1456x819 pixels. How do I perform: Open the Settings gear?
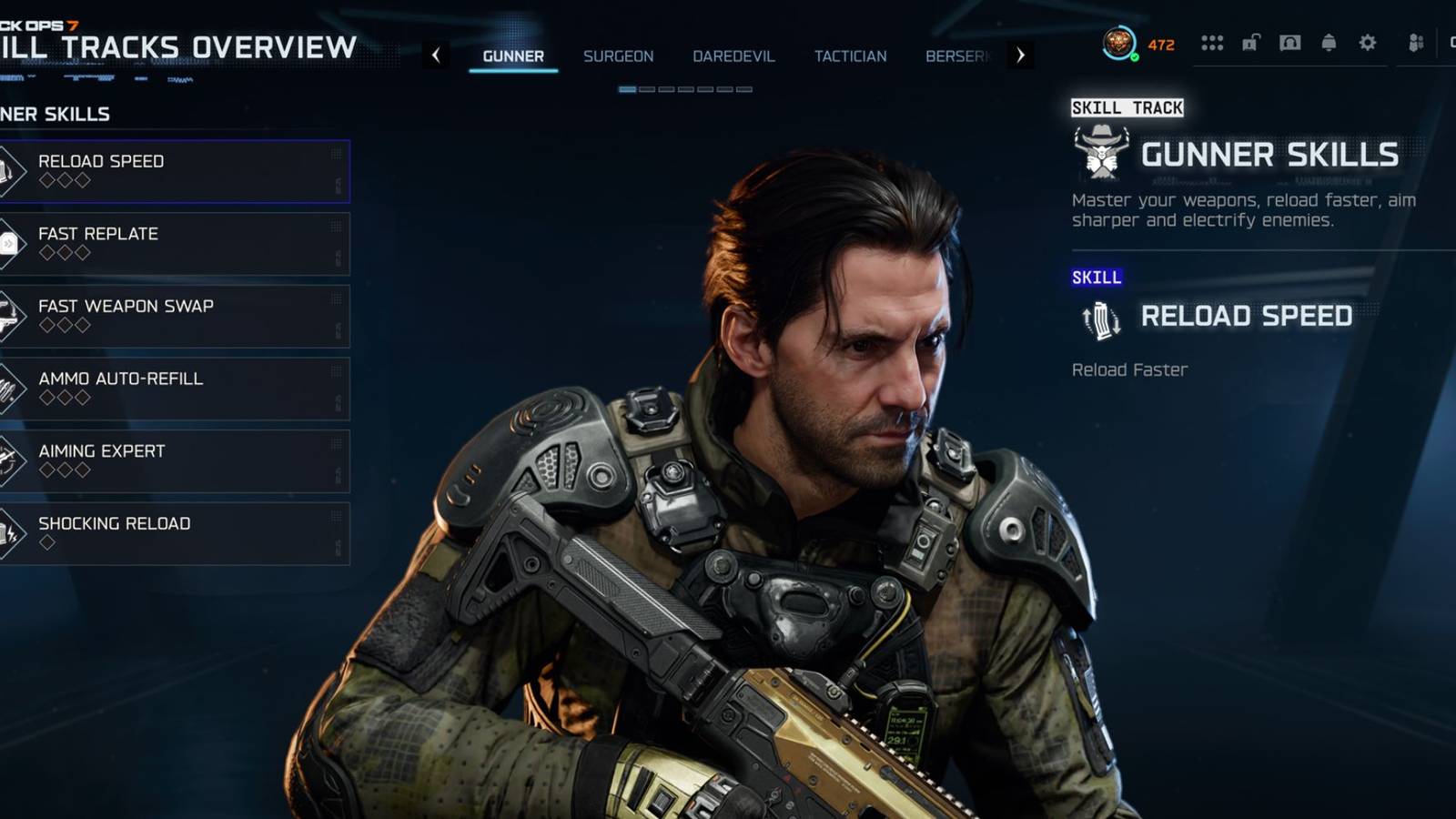point(1367,42)
